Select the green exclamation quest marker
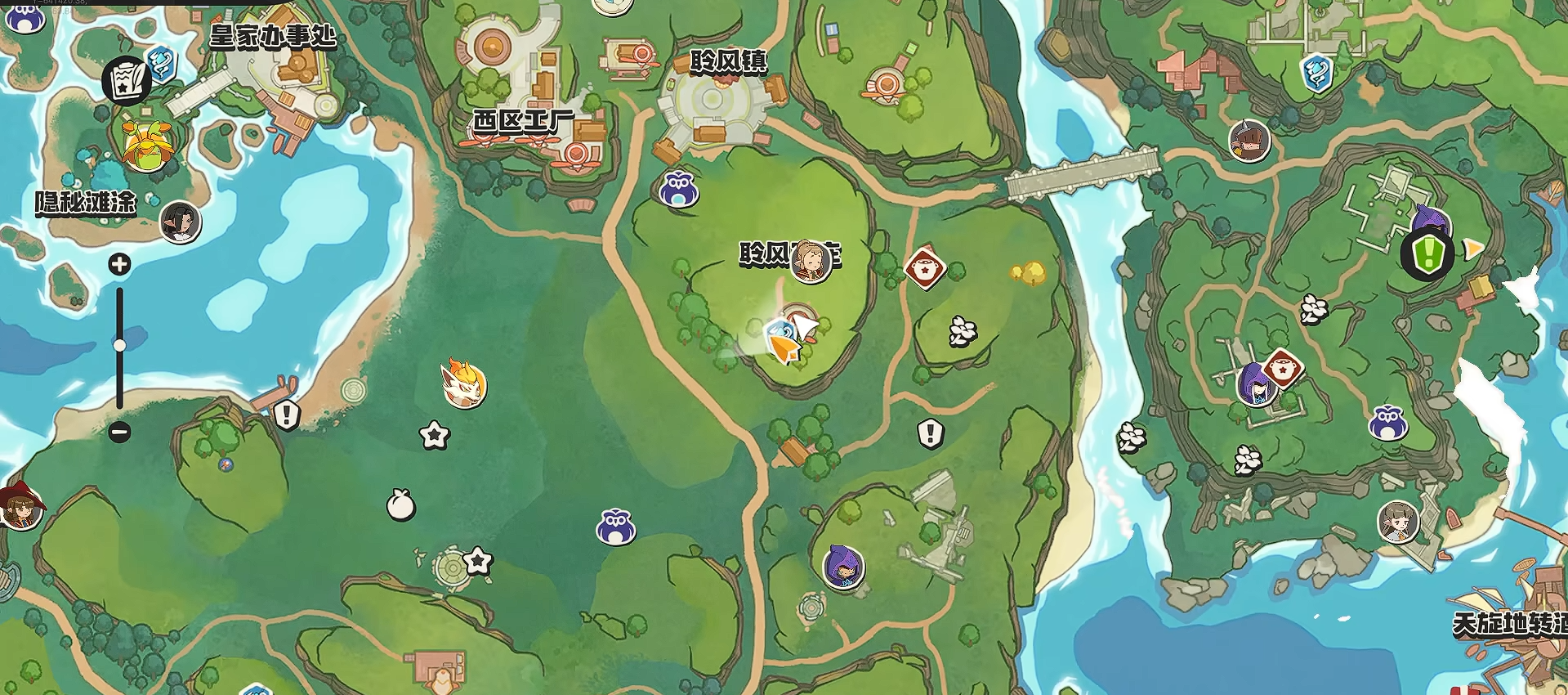Viewport: 1568px width, 695px height. pyautogui.click(x=1427, y=254)
